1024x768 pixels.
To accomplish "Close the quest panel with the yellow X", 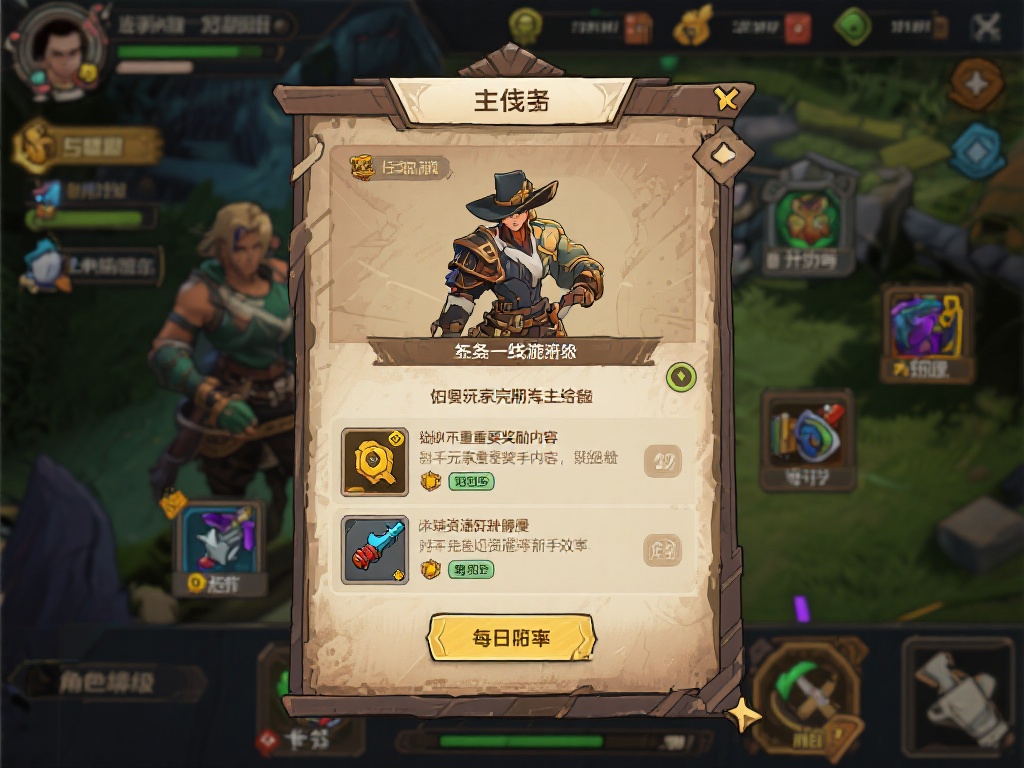I will pos(726,98).
